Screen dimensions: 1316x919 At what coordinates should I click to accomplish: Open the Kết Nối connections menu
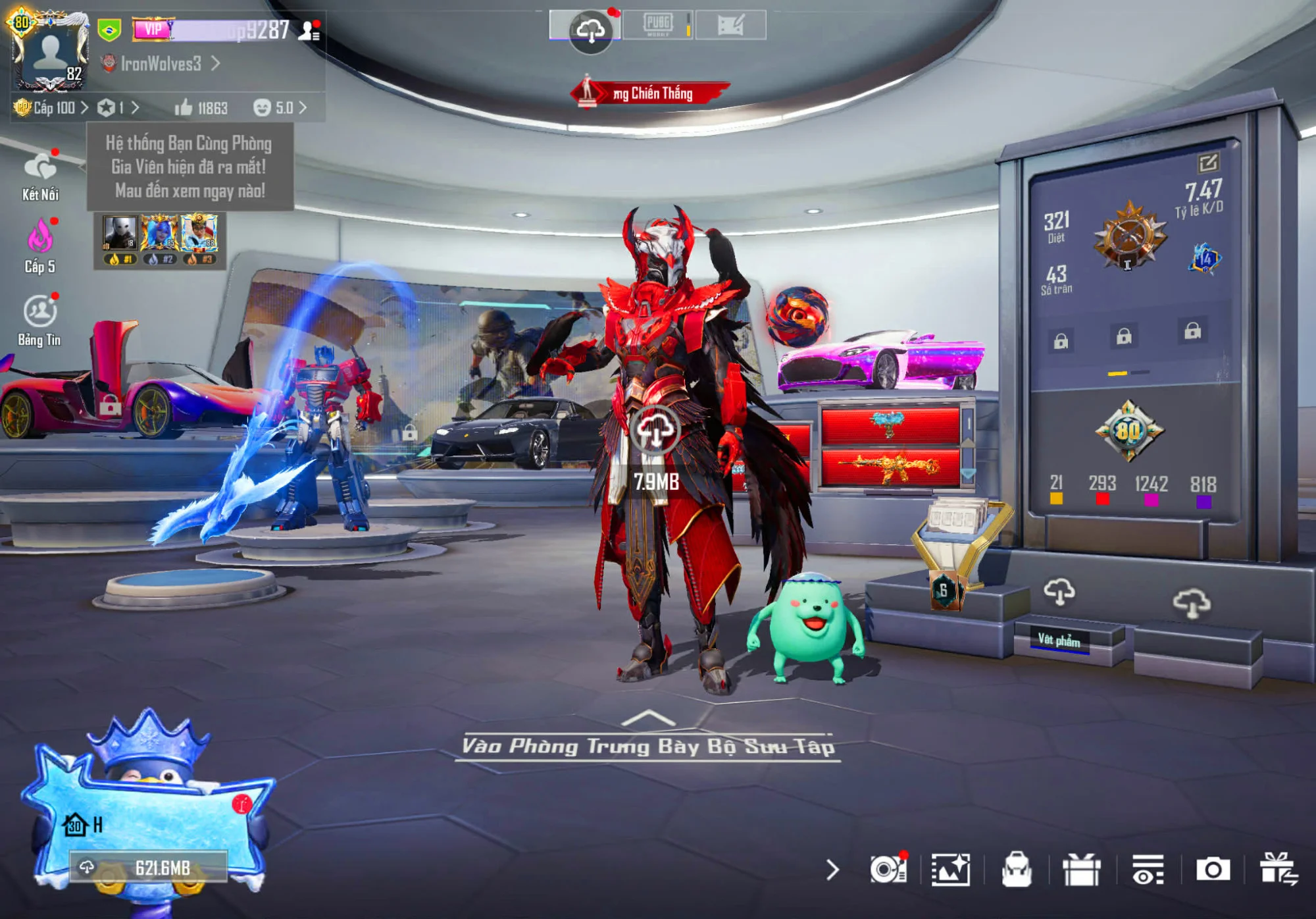pyautogui.click(x=40, y=174)
